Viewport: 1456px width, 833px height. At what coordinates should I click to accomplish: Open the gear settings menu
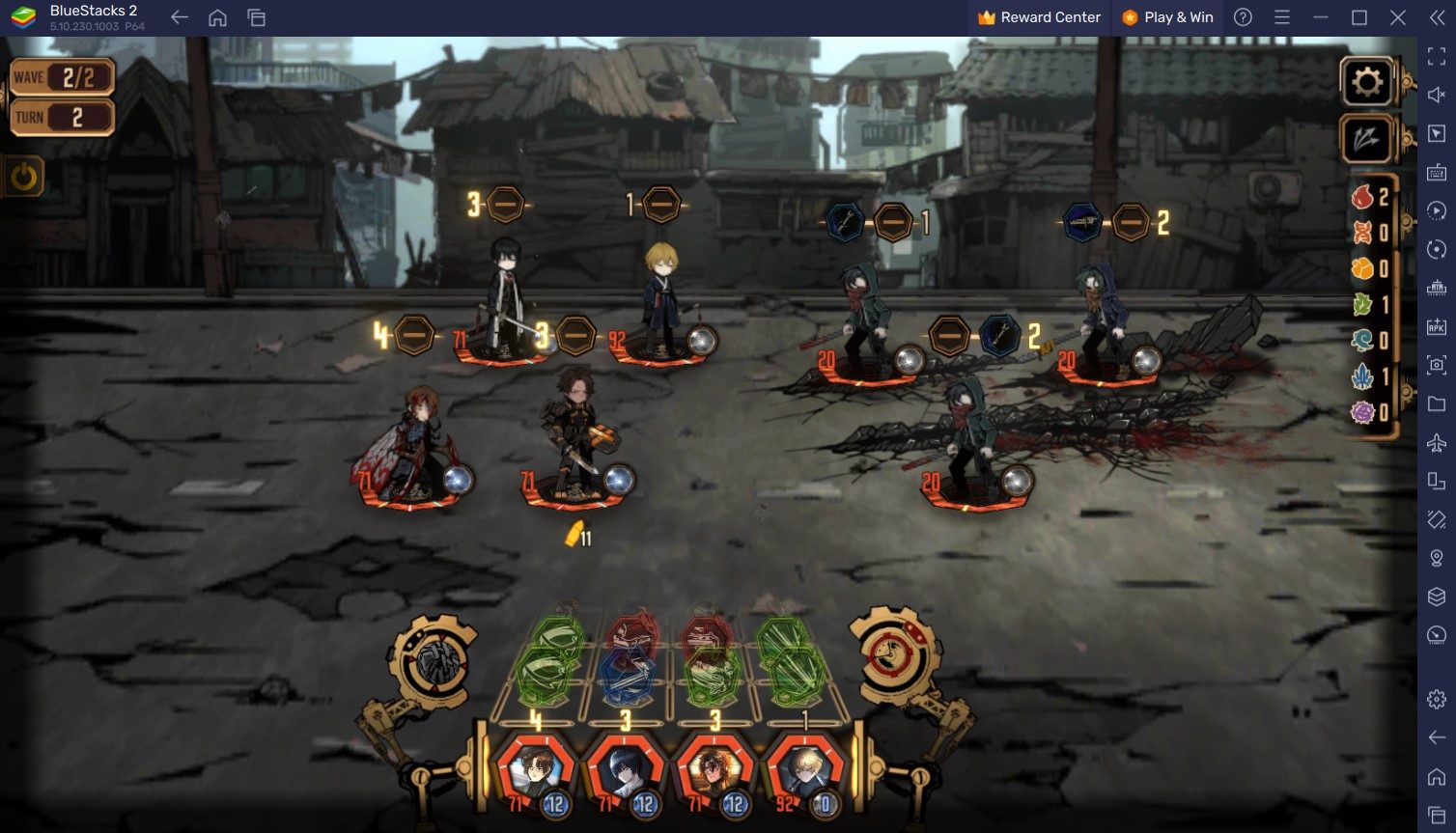pos(1366,82)
